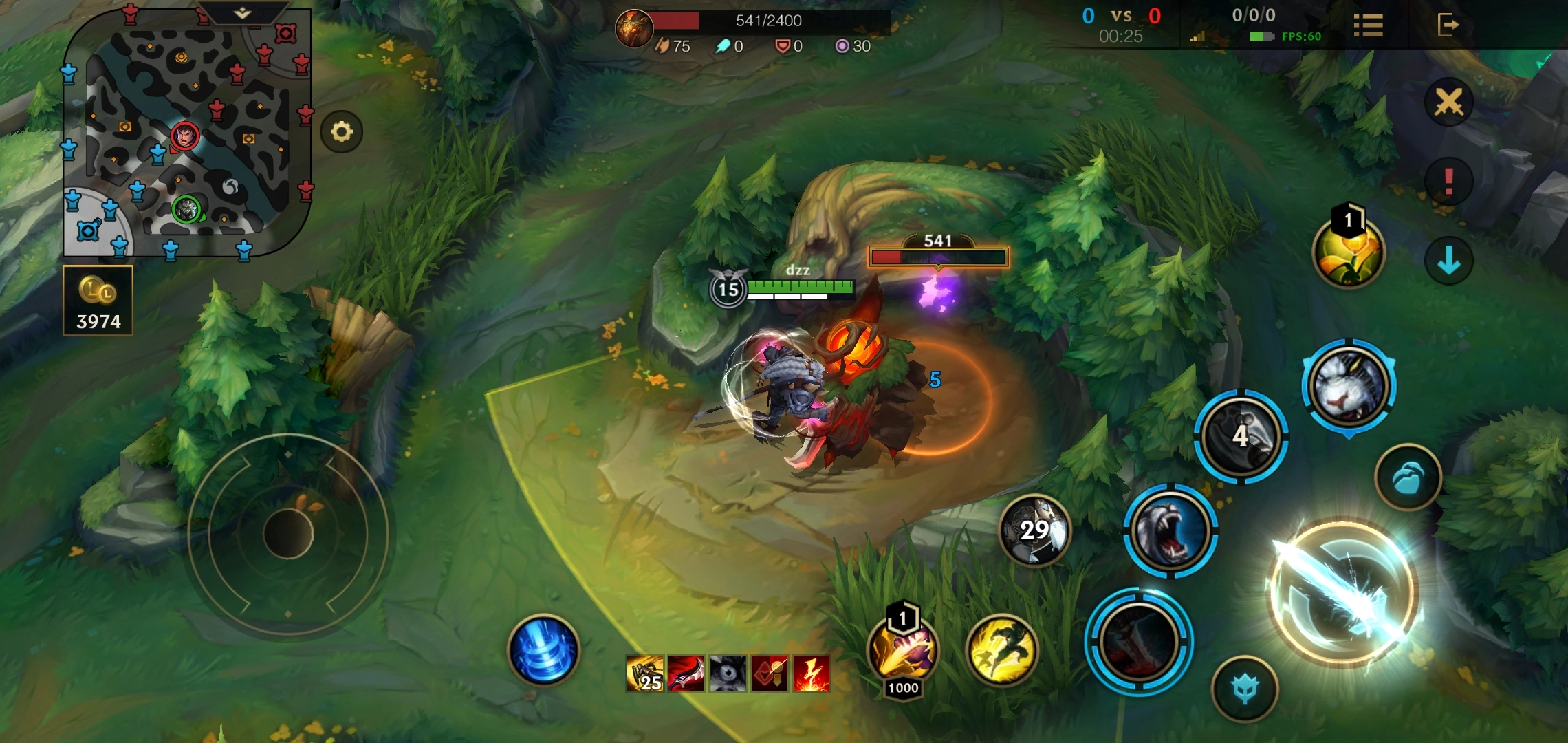Use the ability on 29 second cooldown
1568x743 pixels.
1034,530
